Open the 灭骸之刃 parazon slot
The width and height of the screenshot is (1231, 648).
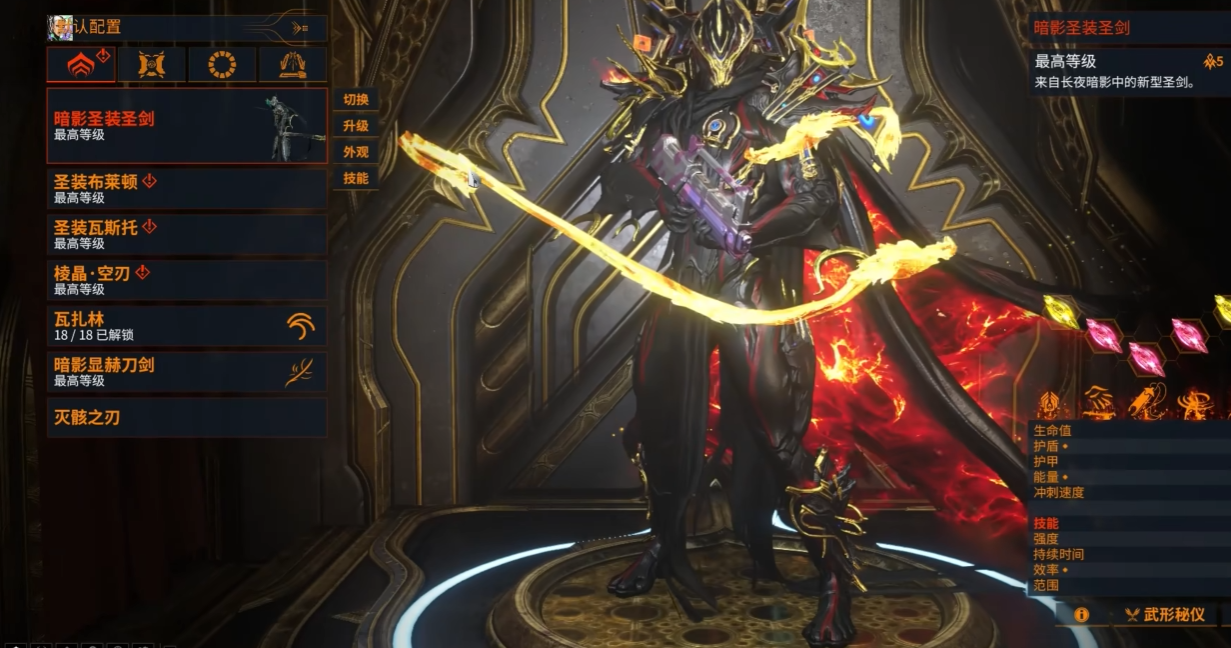click(x=186, y=417)
